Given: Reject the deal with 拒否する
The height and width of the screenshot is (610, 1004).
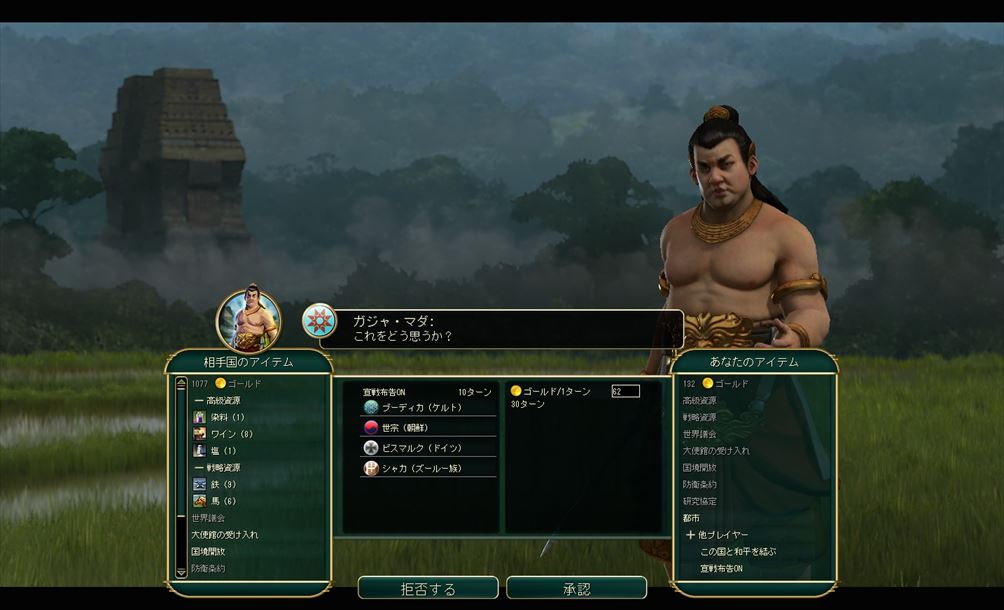Looking at the screenshot, I should 428,588.
